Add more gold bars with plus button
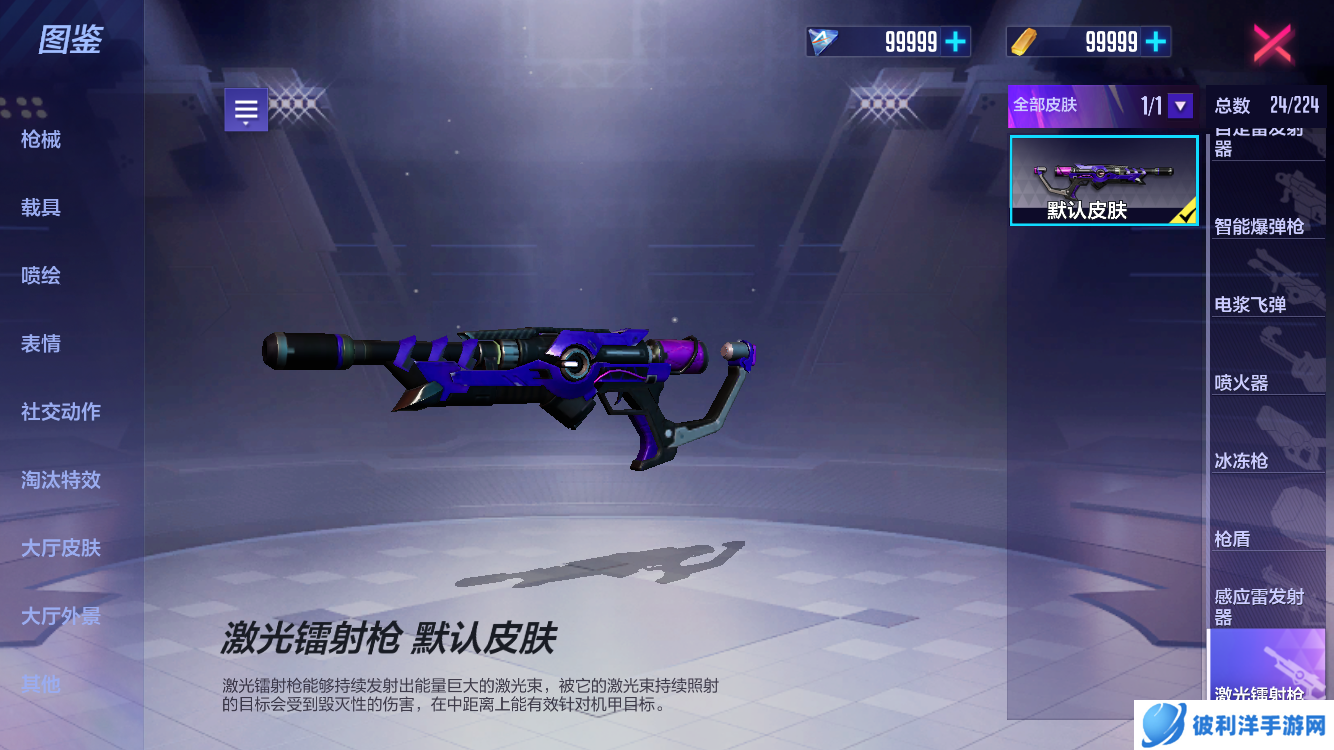This screenshot has width=1334, height=750. 1156,41
